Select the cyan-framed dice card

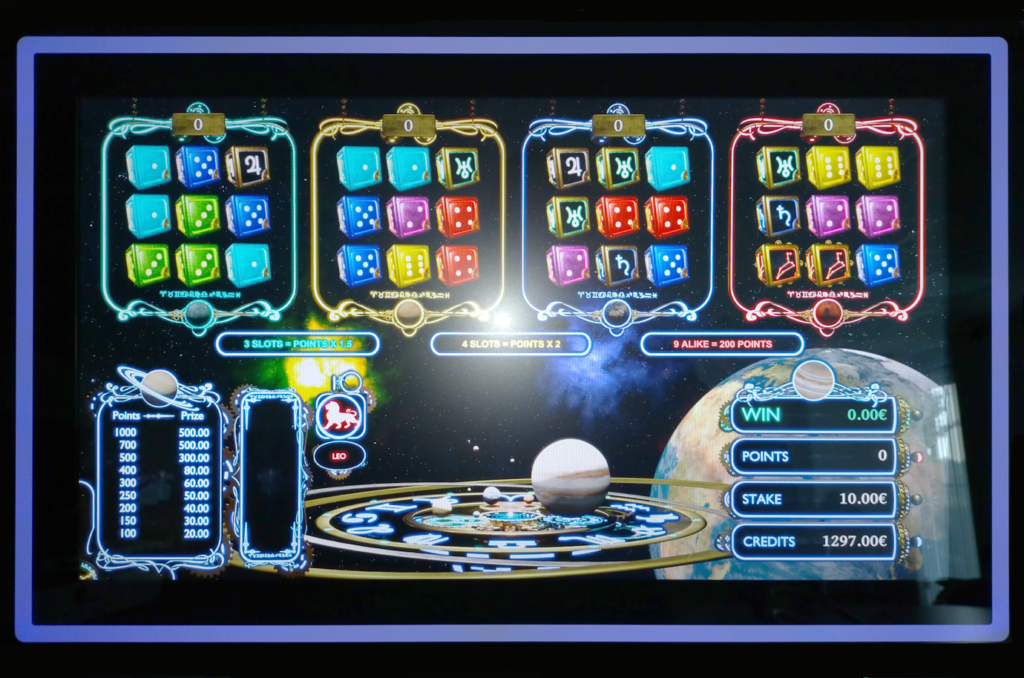click(x=198, y=216)
